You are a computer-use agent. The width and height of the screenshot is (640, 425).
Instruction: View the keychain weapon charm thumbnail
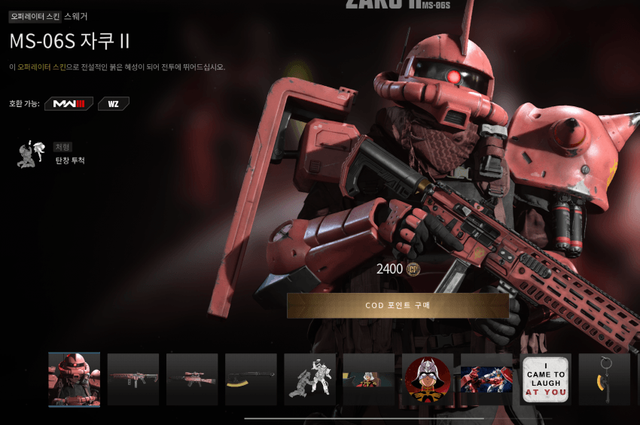604,379
